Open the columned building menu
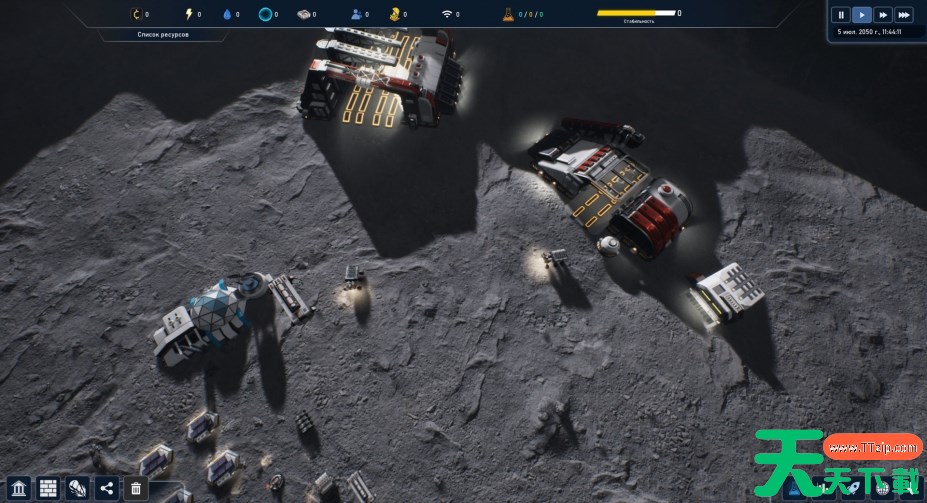This screenshot has height=503, width=927. pos(19,488)
